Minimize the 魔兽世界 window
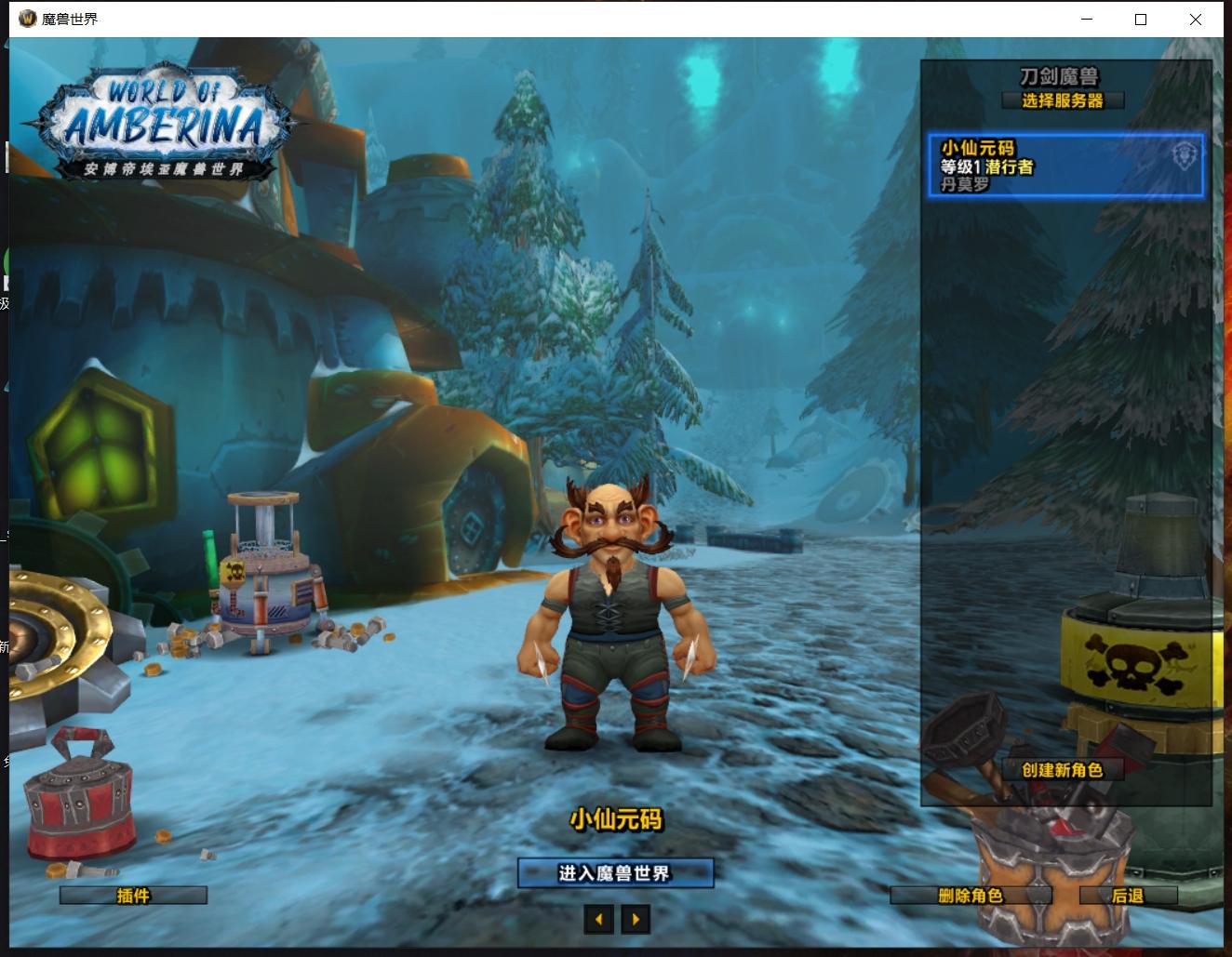The image size is (1232, 957). pos(1086,20)
